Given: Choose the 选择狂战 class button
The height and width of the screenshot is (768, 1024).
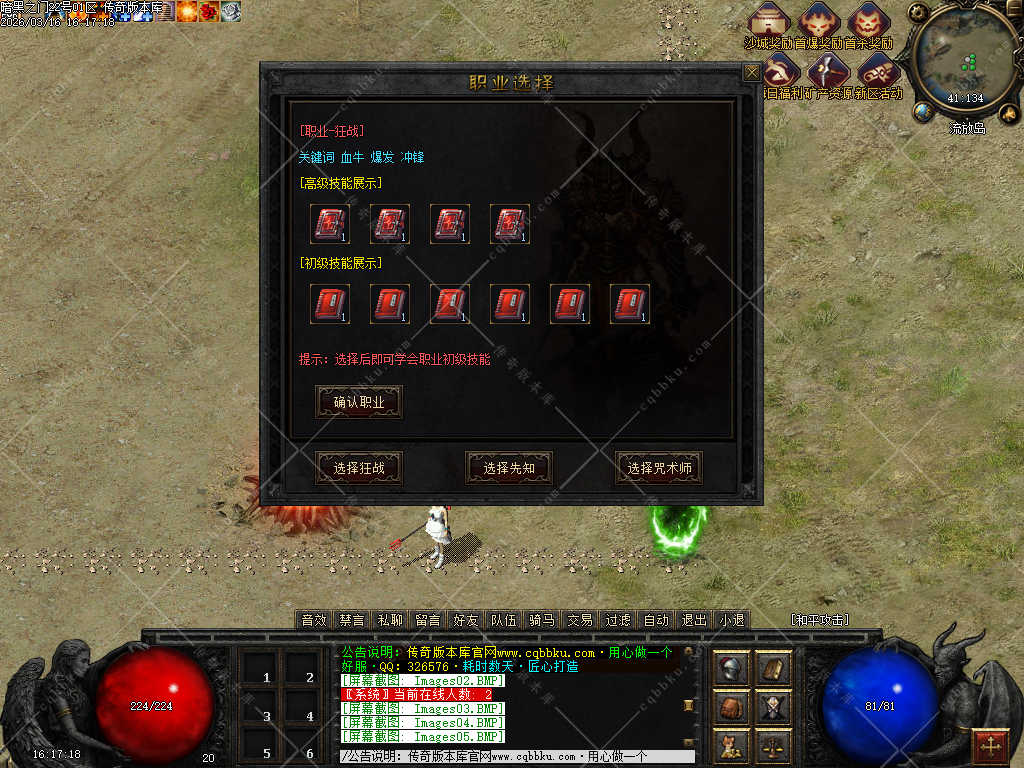Looking at the screenshot, I should coord(359,468).
